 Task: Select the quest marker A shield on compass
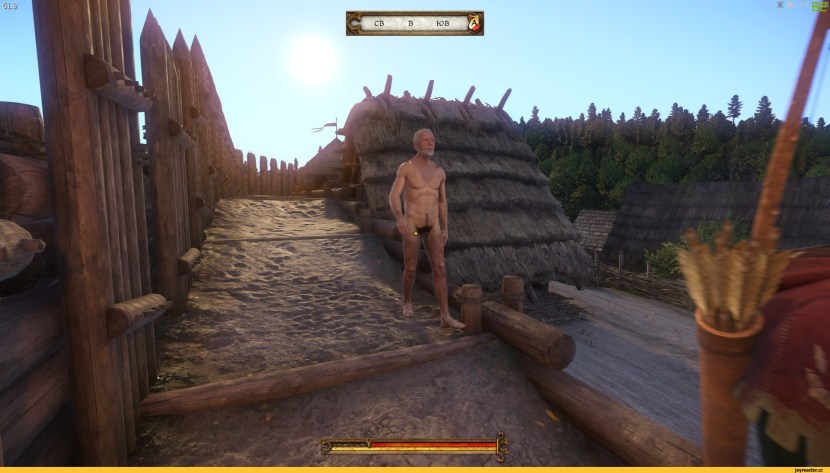coord(473,23)
